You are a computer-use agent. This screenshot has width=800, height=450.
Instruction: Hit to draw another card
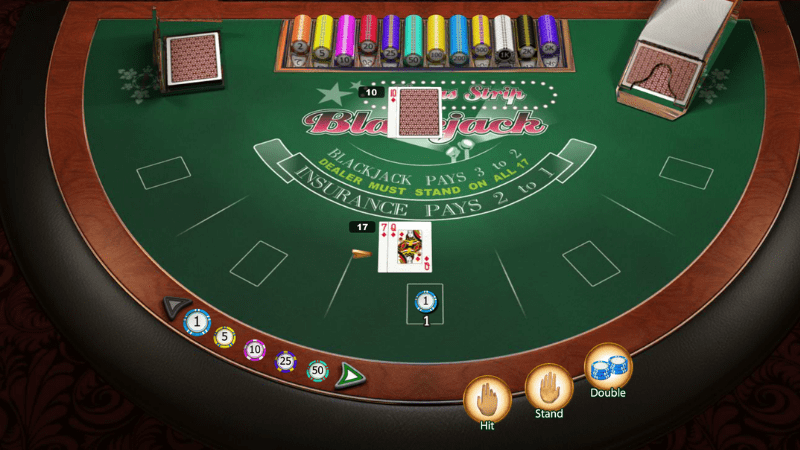(488, 398)
